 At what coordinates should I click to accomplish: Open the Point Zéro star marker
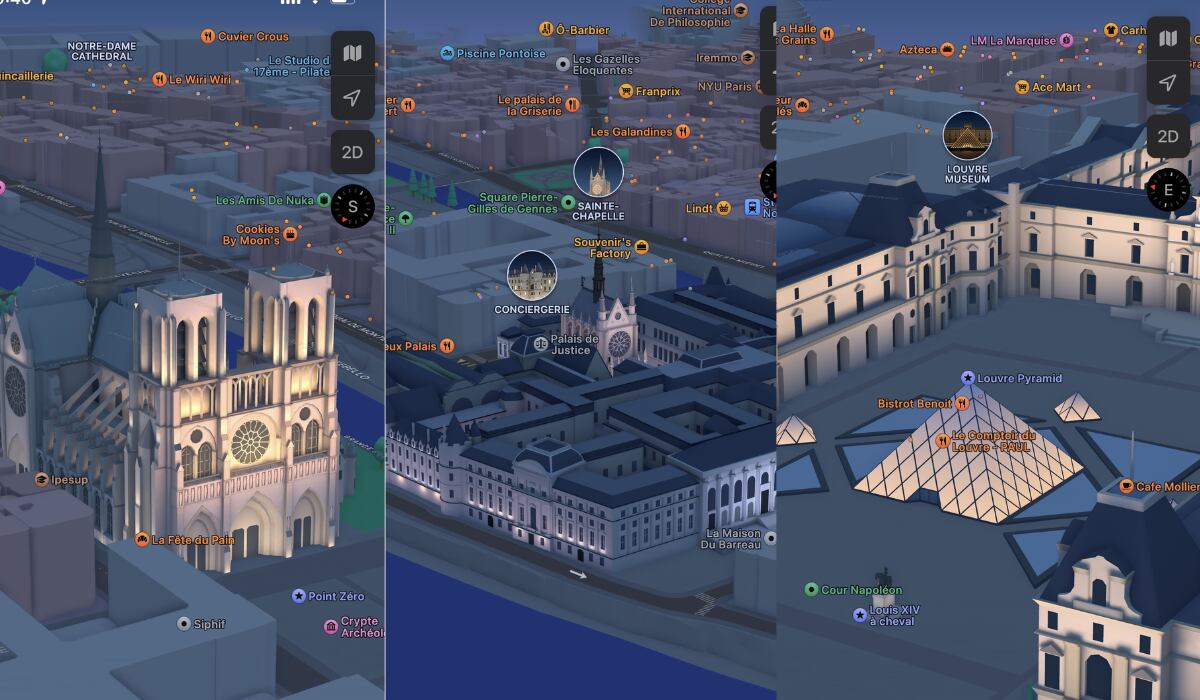(x=298, y=596)
